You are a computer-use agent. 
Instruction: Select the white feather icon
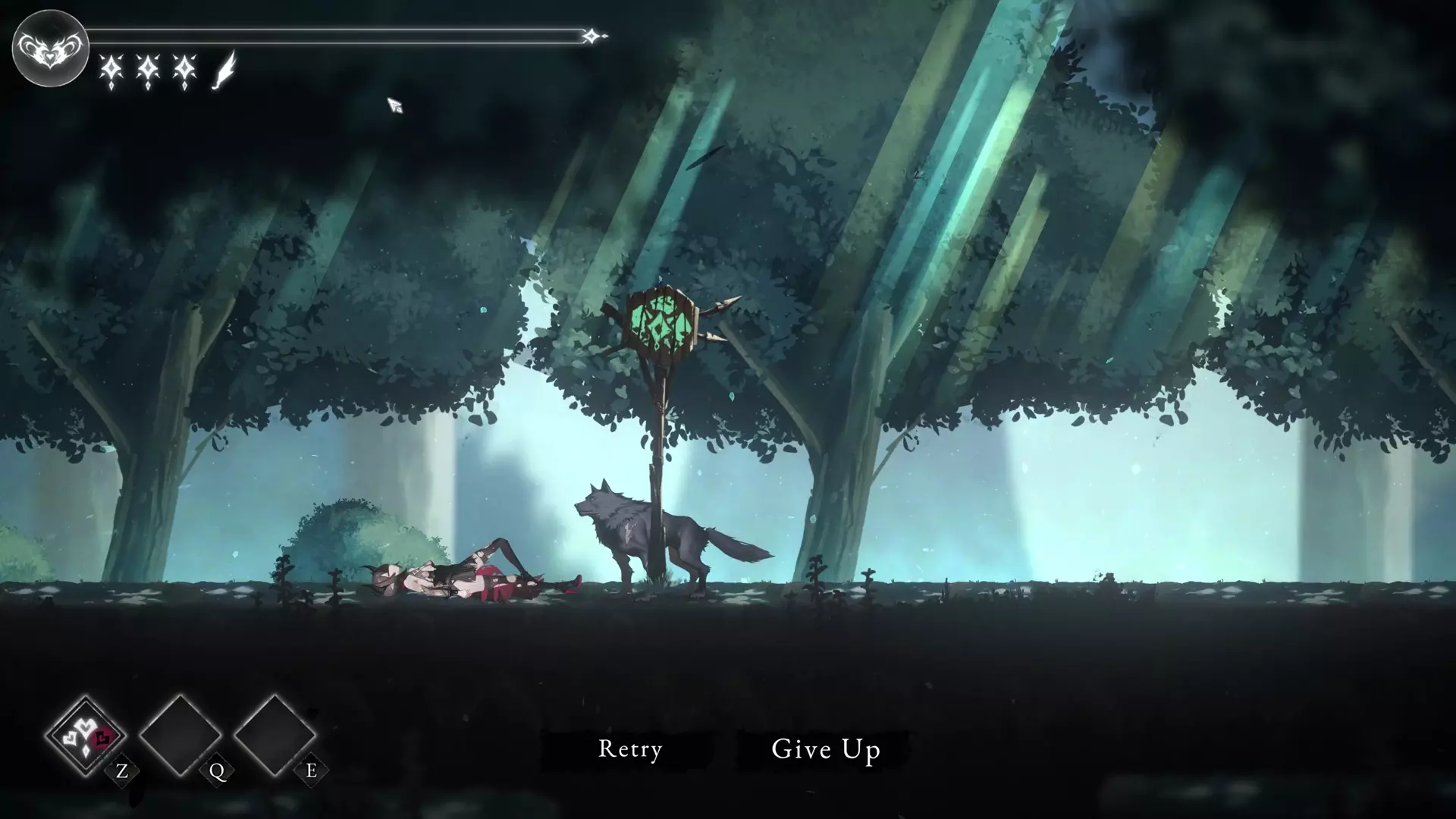click(224, 71)
